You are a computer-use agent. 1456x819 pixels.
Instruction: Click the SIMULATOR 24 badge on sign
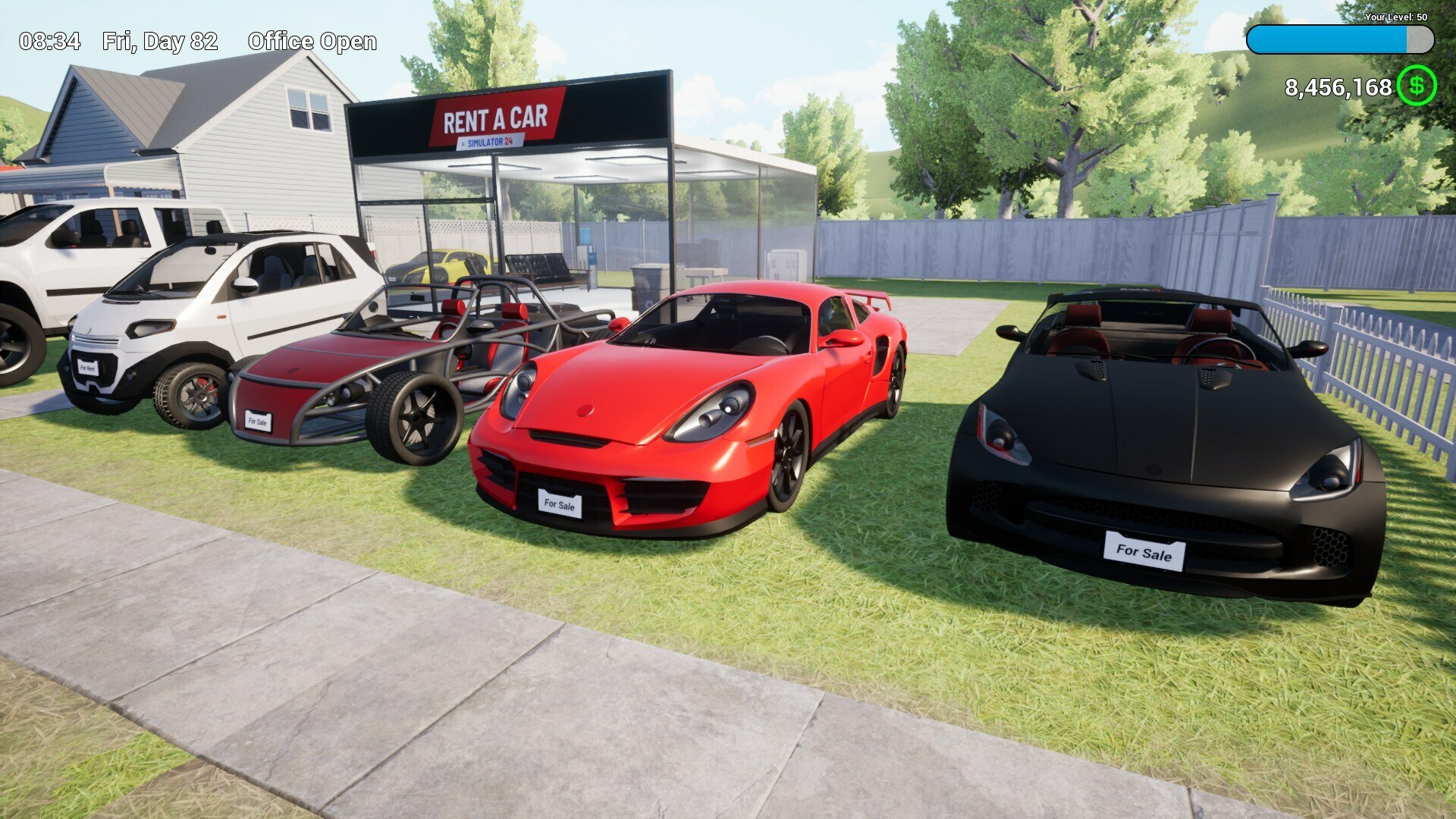click(x=492, y=140)
